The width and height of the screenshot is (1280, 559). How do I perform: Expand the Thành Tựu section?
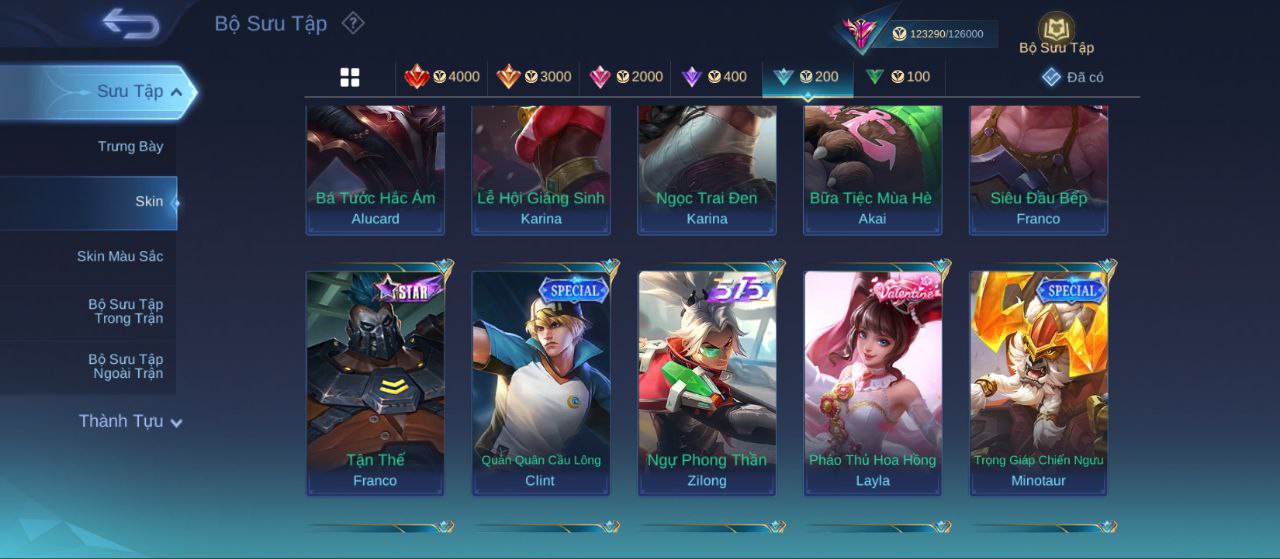point(130,422)
